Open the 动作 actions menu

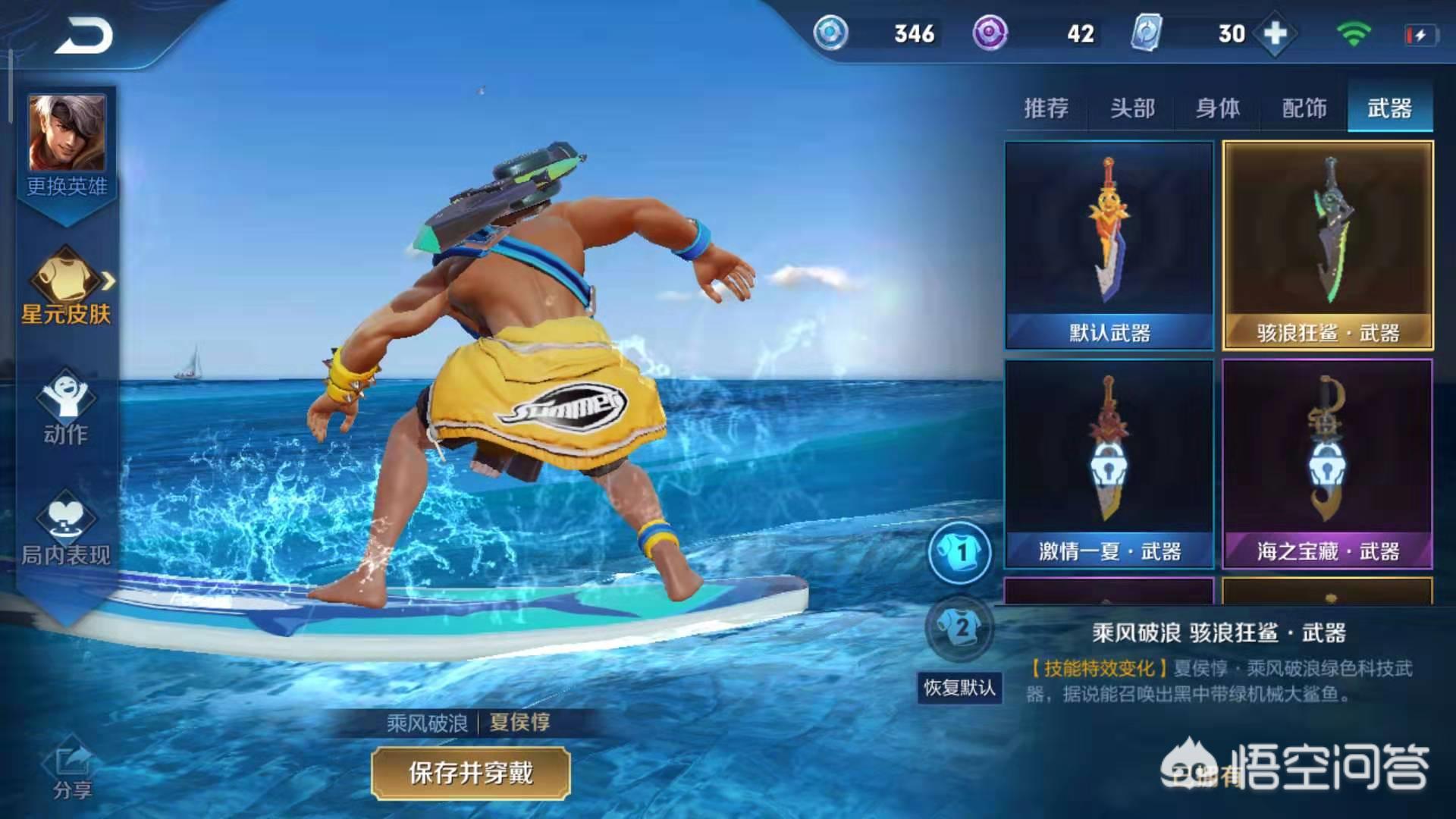tap(66, 407)
